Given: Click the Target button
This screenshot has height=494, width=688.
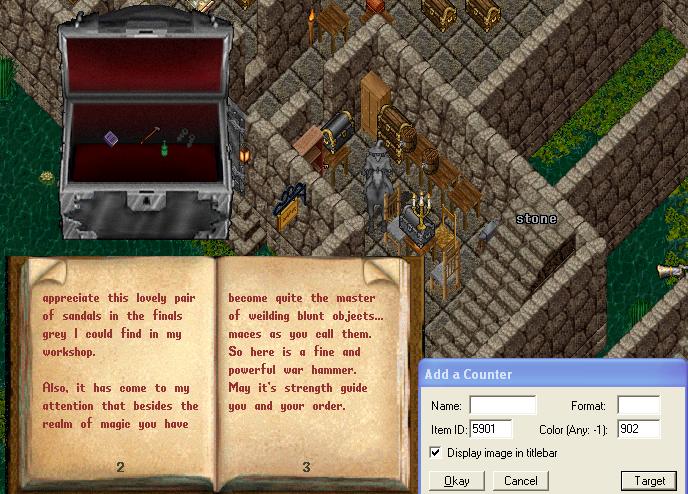Looking at the screenshot, I should (649, 481).
